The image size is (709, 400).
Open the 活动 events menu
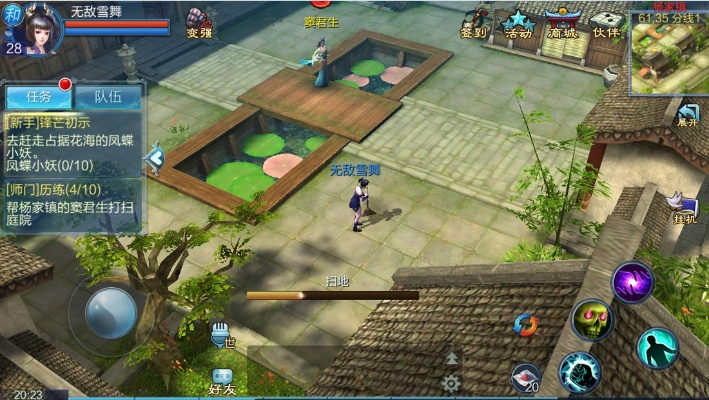[x=518, y=23]
